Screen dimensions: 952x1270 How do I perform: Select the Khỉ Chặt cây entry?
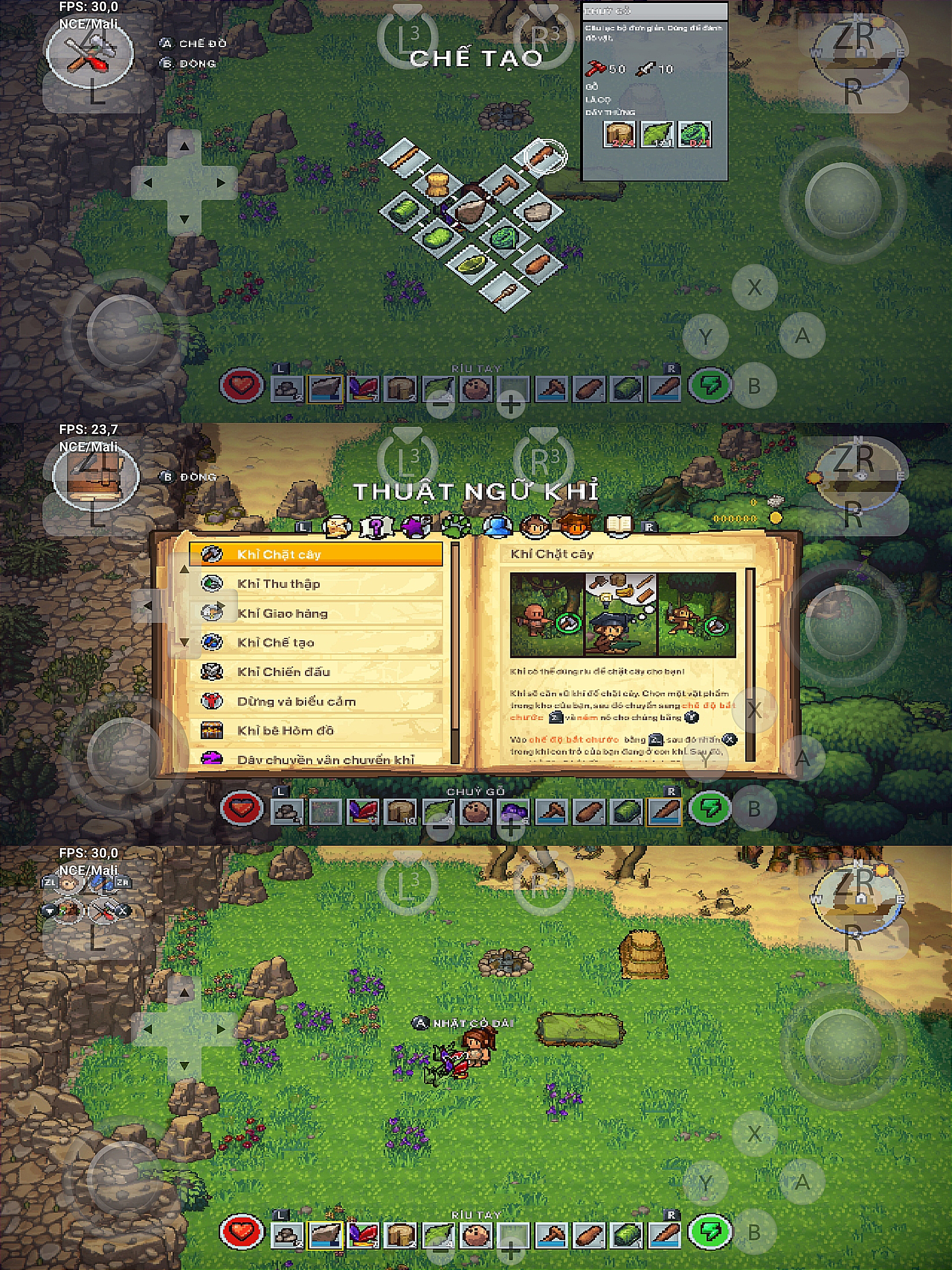pos(316,554)
